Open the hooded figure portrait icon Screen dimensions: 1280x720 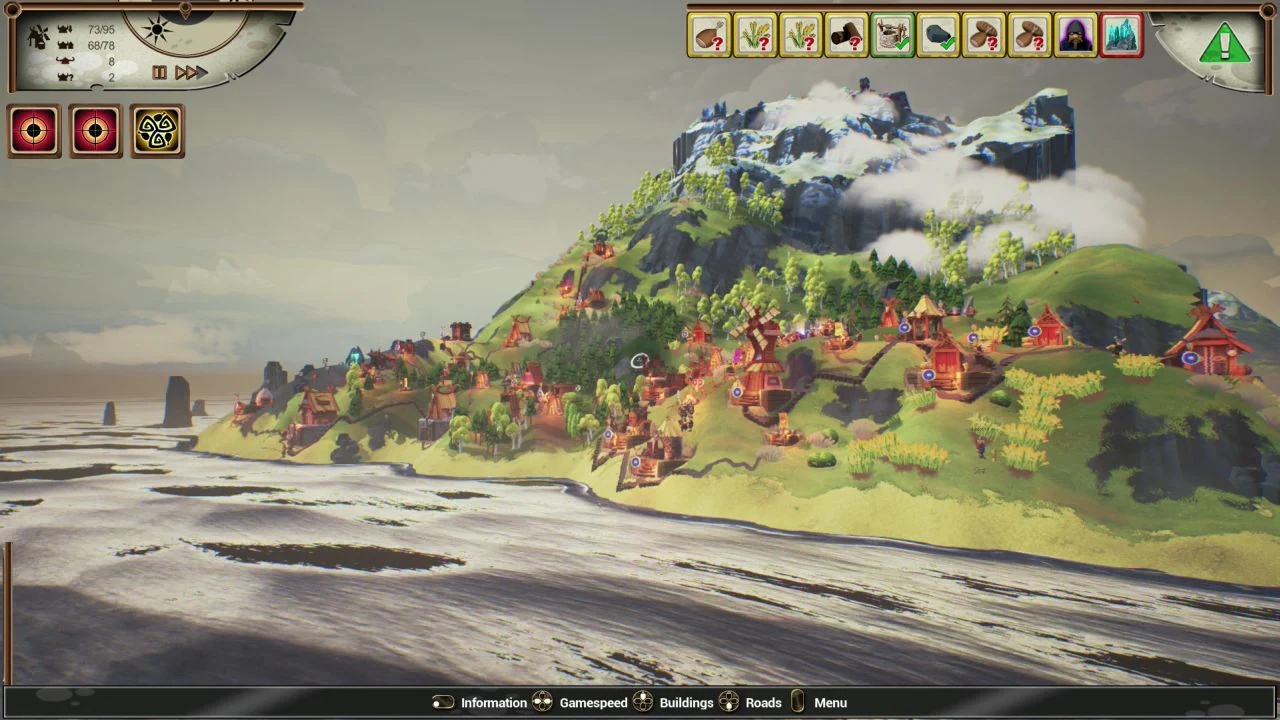coord(1076,35)
